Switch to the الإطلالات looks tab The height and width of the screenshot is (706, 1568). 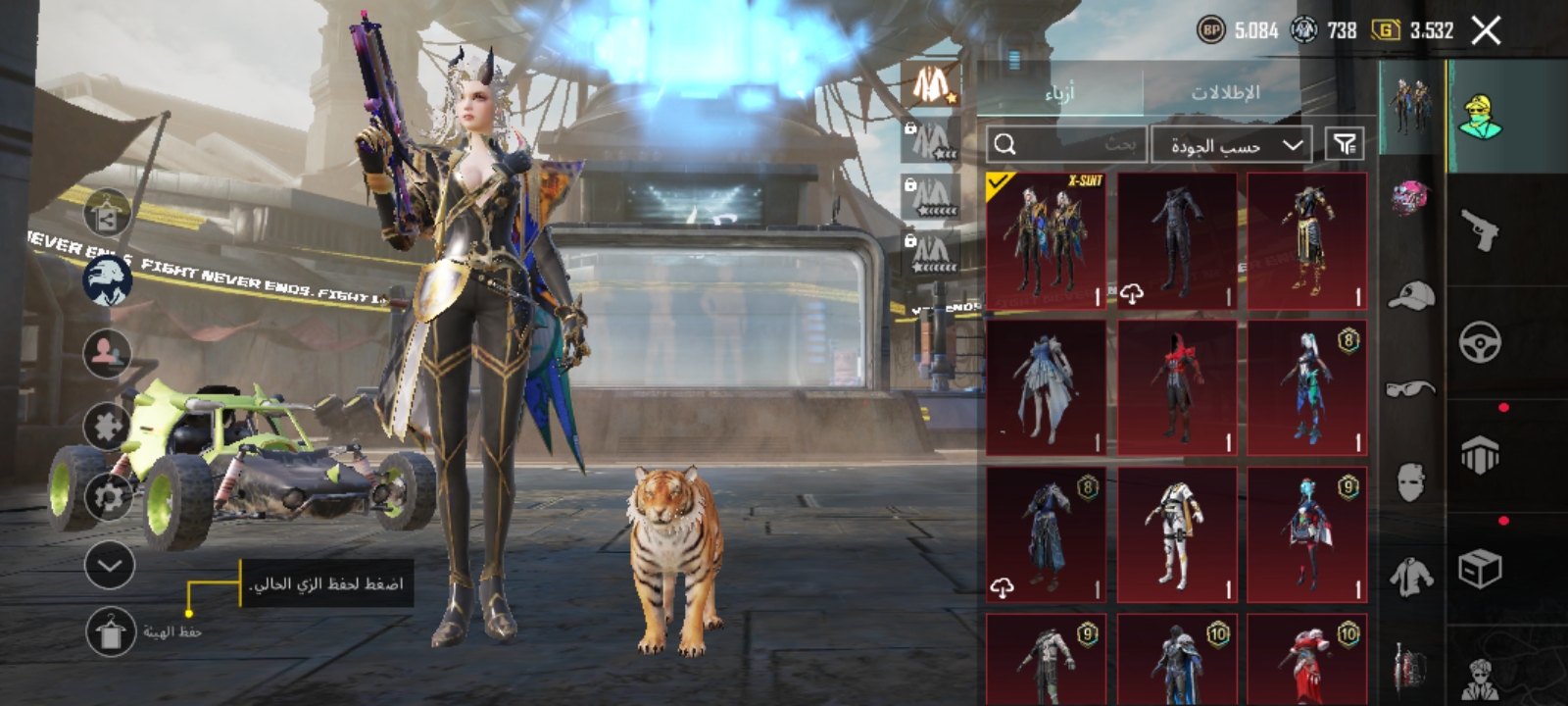pyautogui.click(x=1225, y=92)
